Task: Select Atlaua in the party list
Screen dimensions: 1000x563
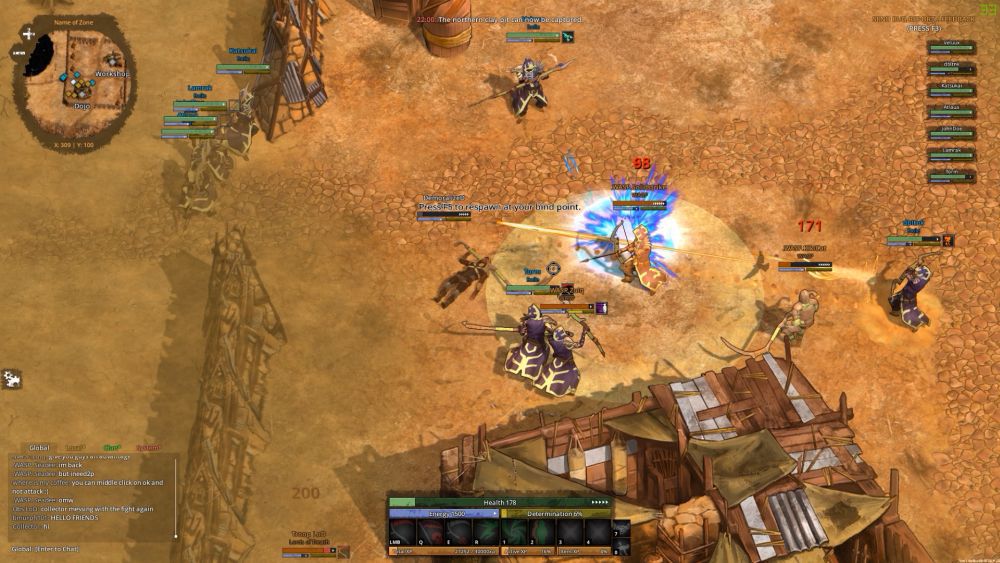Action: pos(951,107)
